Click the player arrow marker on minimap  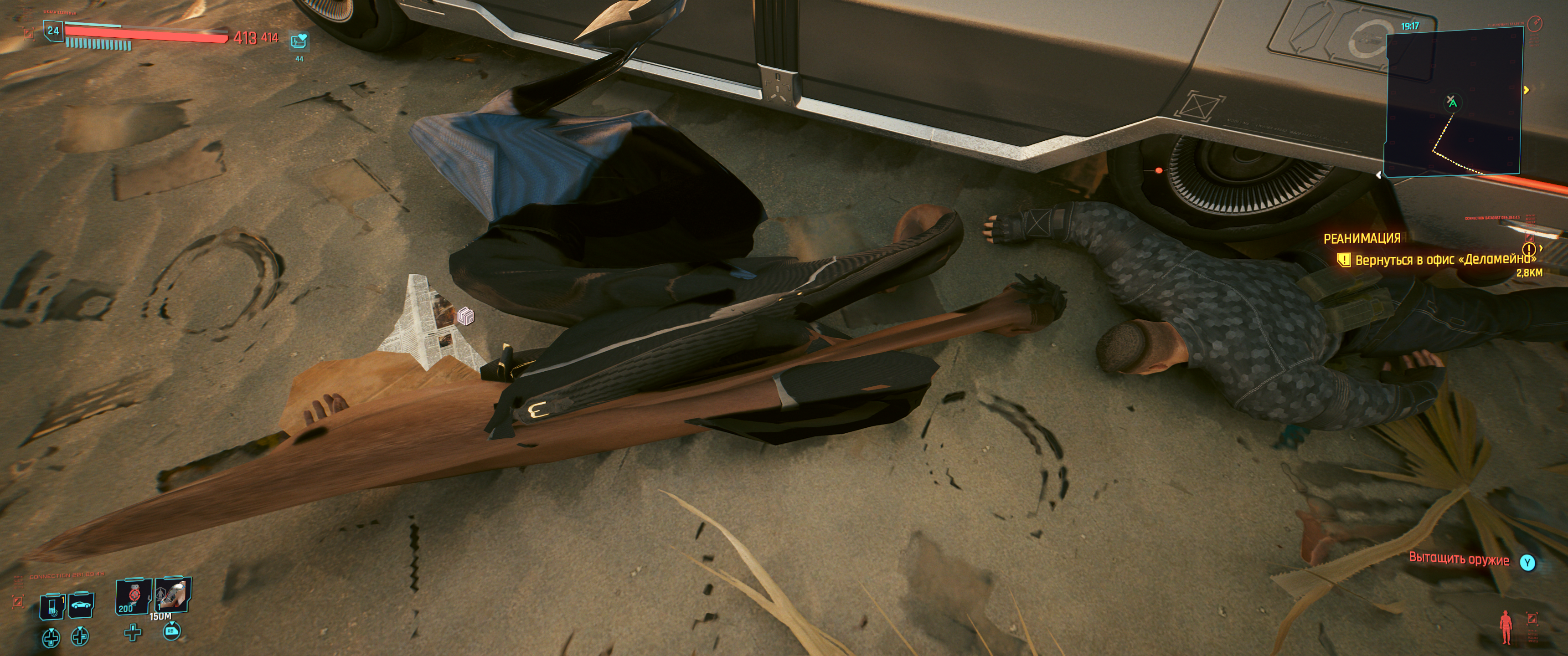(x=1452, y=102)
